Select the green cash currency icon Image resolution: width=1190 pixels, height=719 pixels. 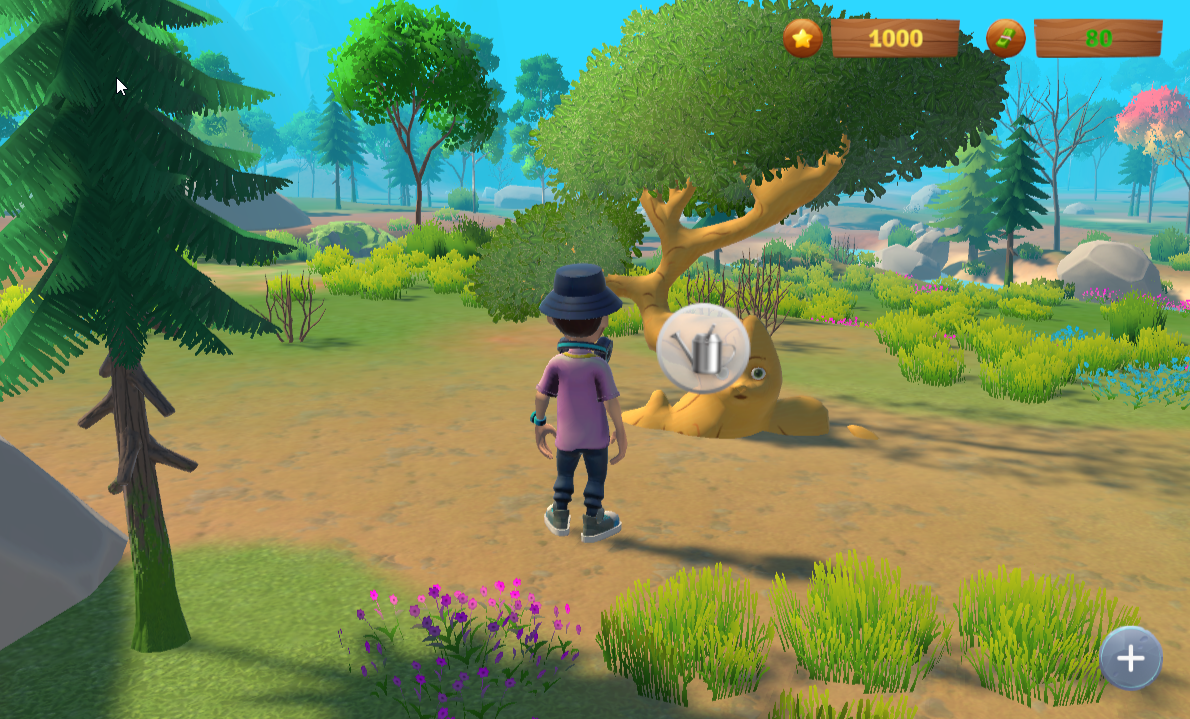[x=1005, y=39]
